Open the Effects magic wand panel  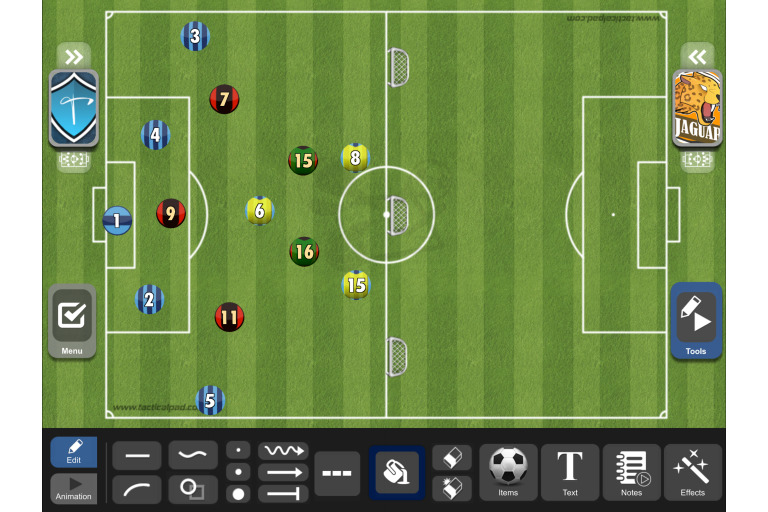(x=692, y=472)
